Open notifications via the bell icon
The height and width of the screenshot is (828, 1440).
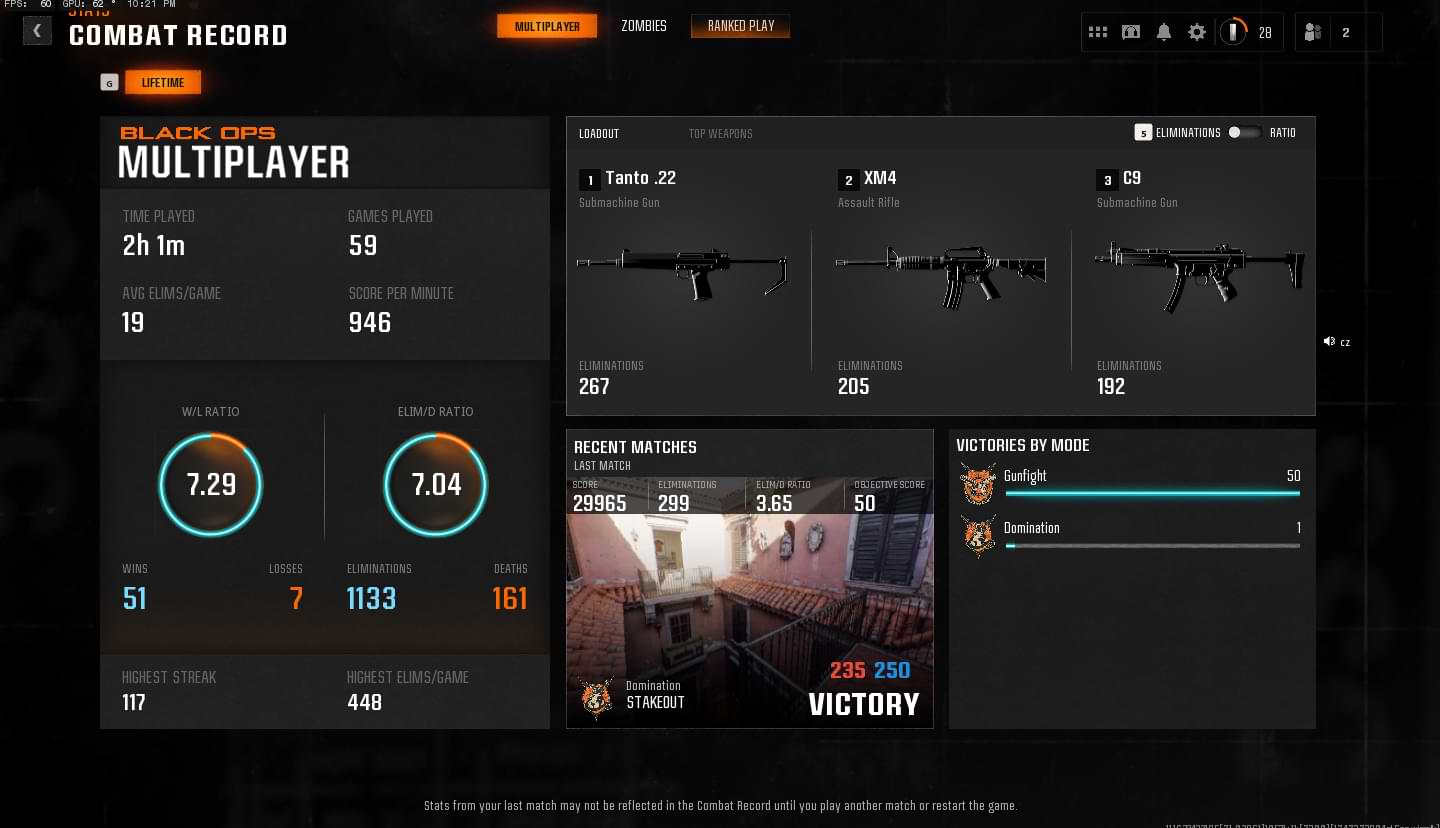[1164, 33]
